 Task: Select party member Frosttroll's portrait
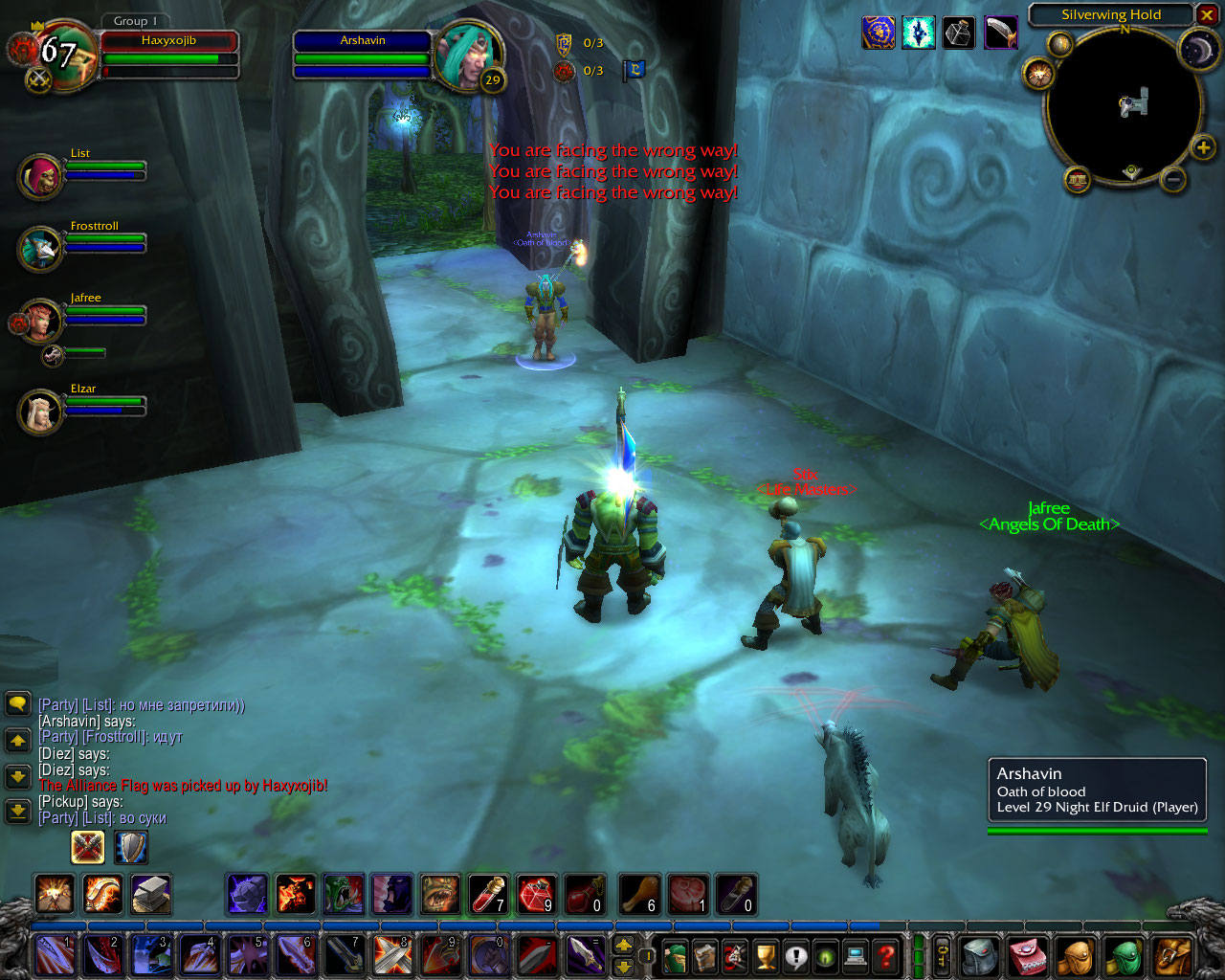(x=40, y=249)
